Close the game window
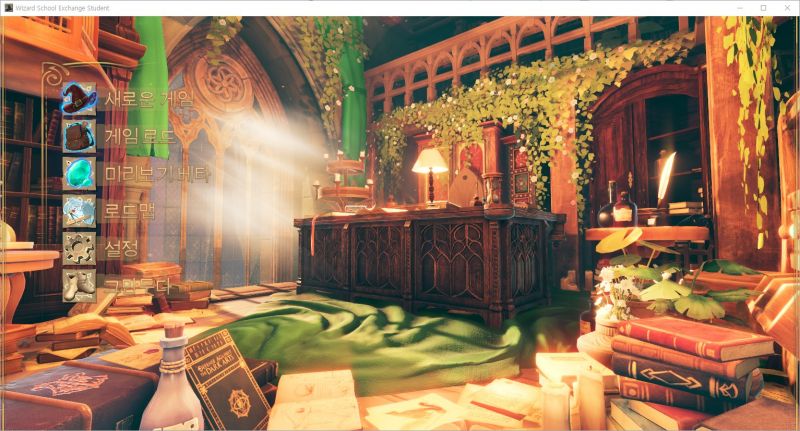This screenshot has height=431, width=800. pos(787,8)
